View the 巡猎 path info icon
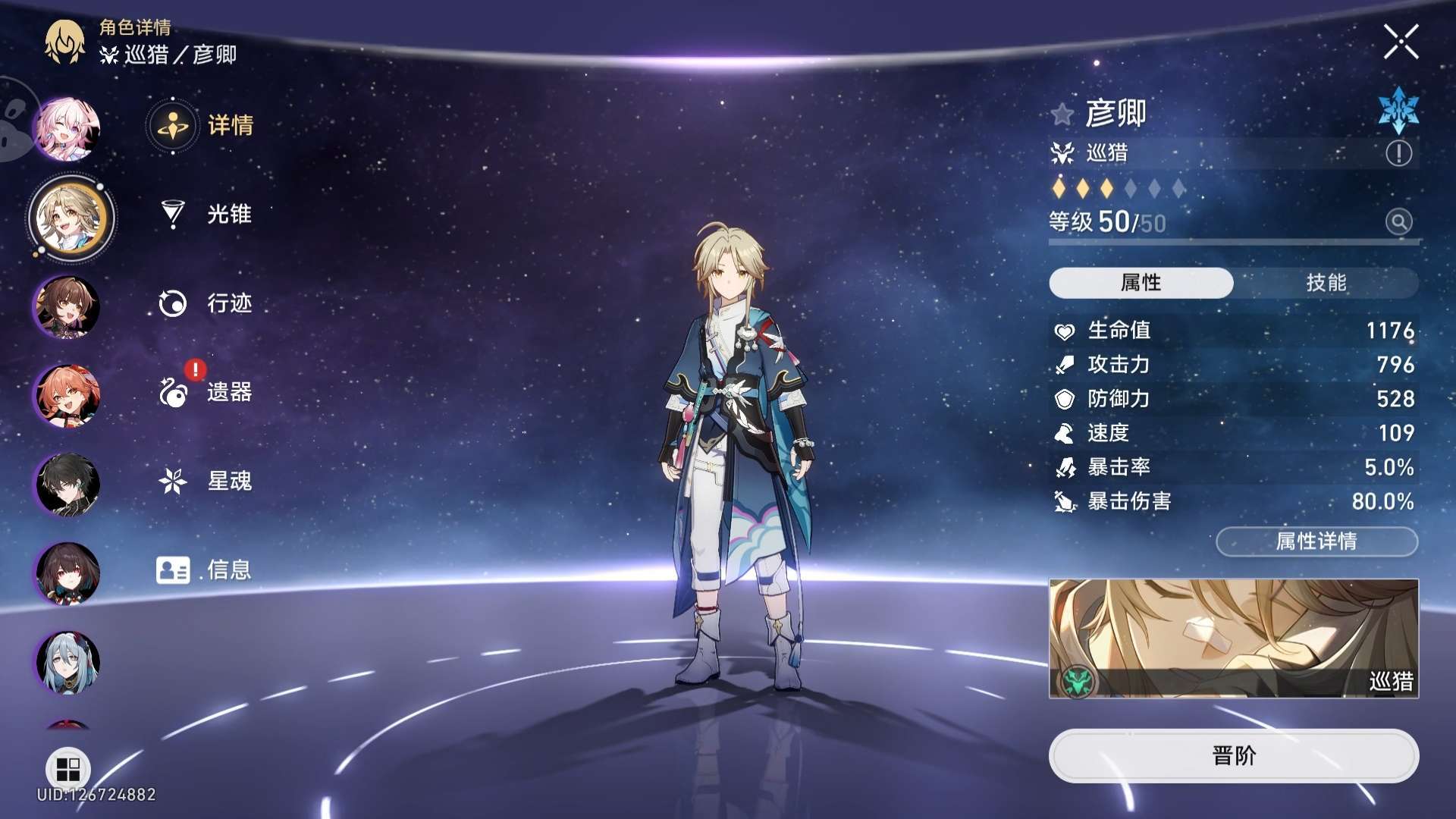Image resolution: width=1456 pixels, height=819 pixels. pyautogui.click(x=1398, y=153)
